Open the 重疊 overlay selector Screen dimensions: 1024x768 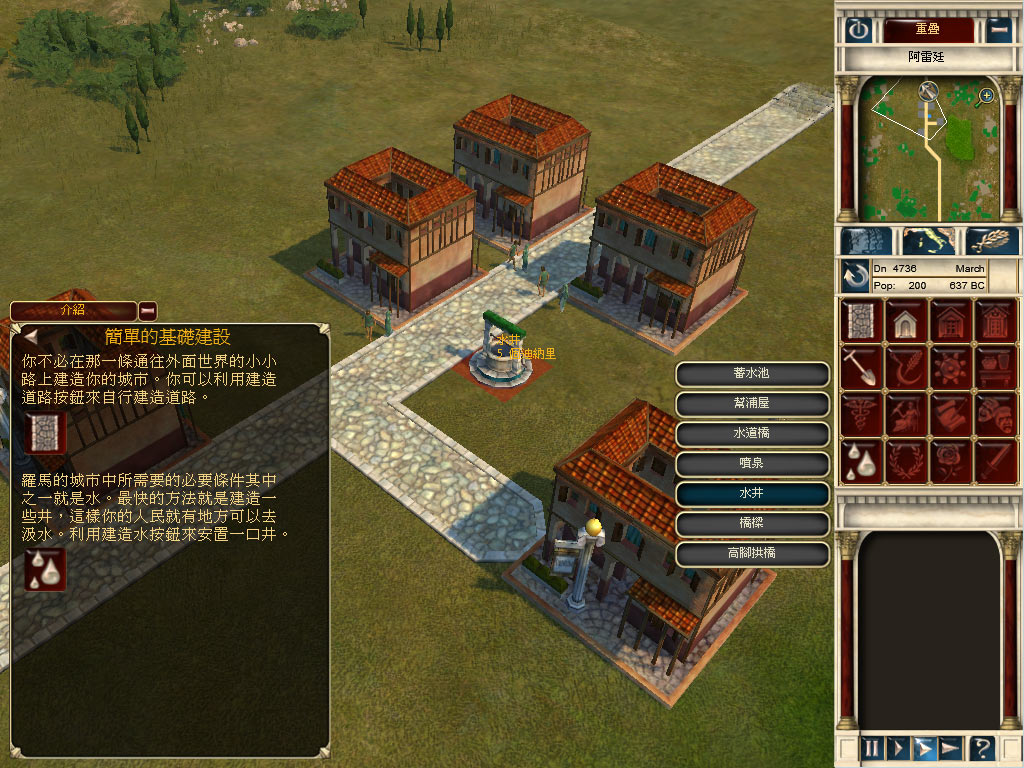click(x=927, y=30)
